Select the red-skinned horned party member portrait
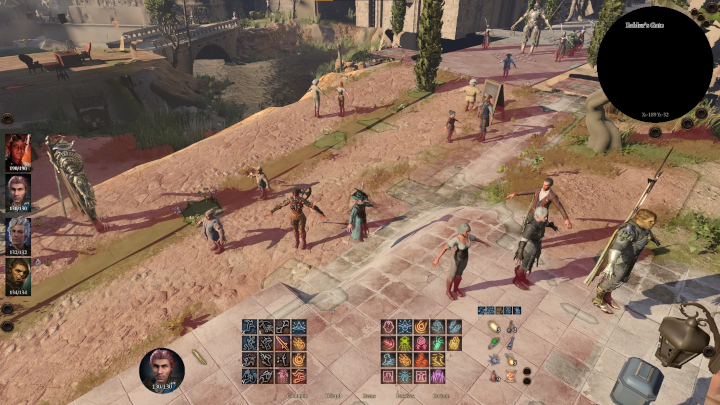This screenshot has width=720, height=405. [17, 151]
